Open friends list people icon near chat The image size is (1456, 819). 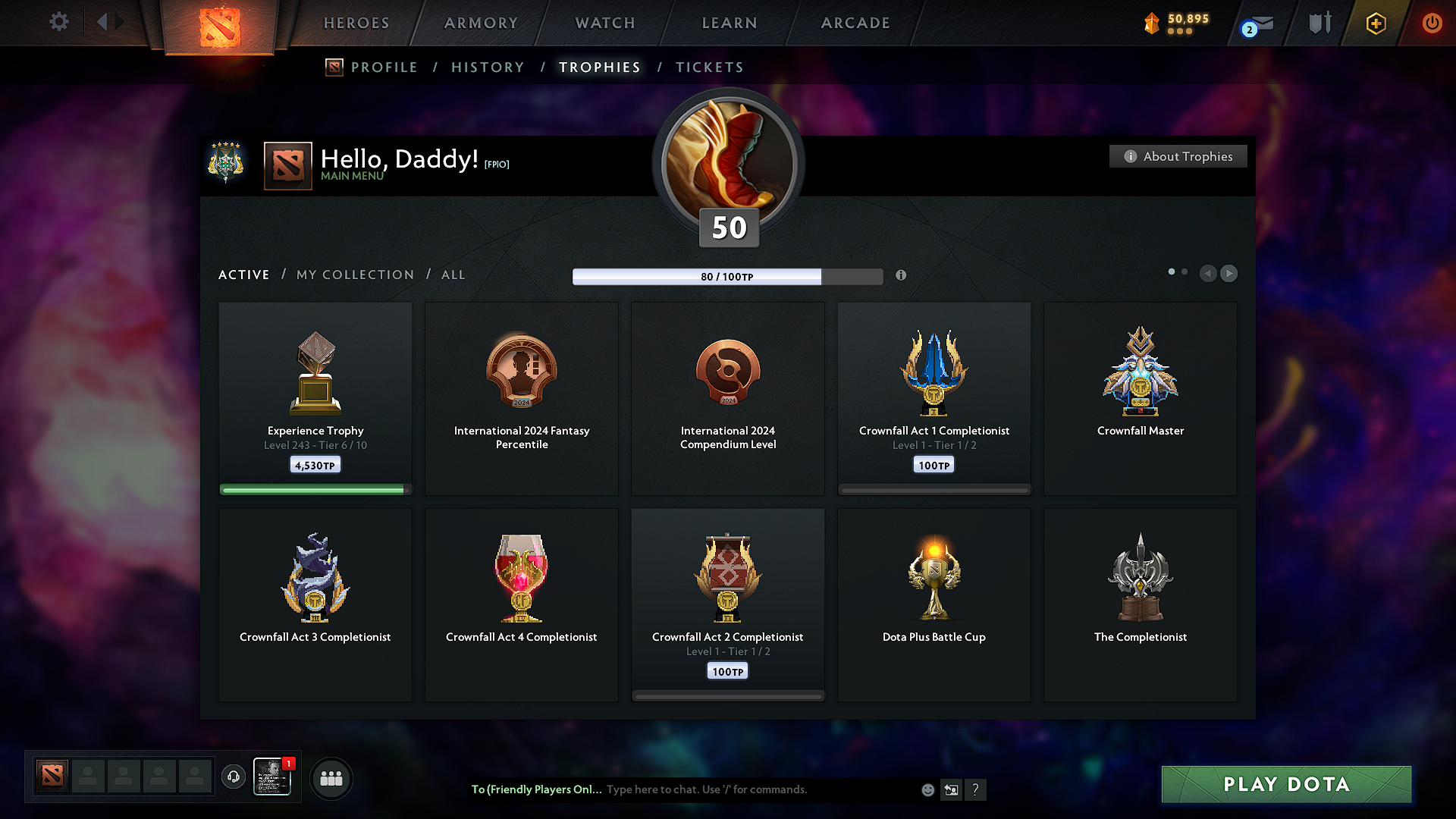(x=331, y=778)
